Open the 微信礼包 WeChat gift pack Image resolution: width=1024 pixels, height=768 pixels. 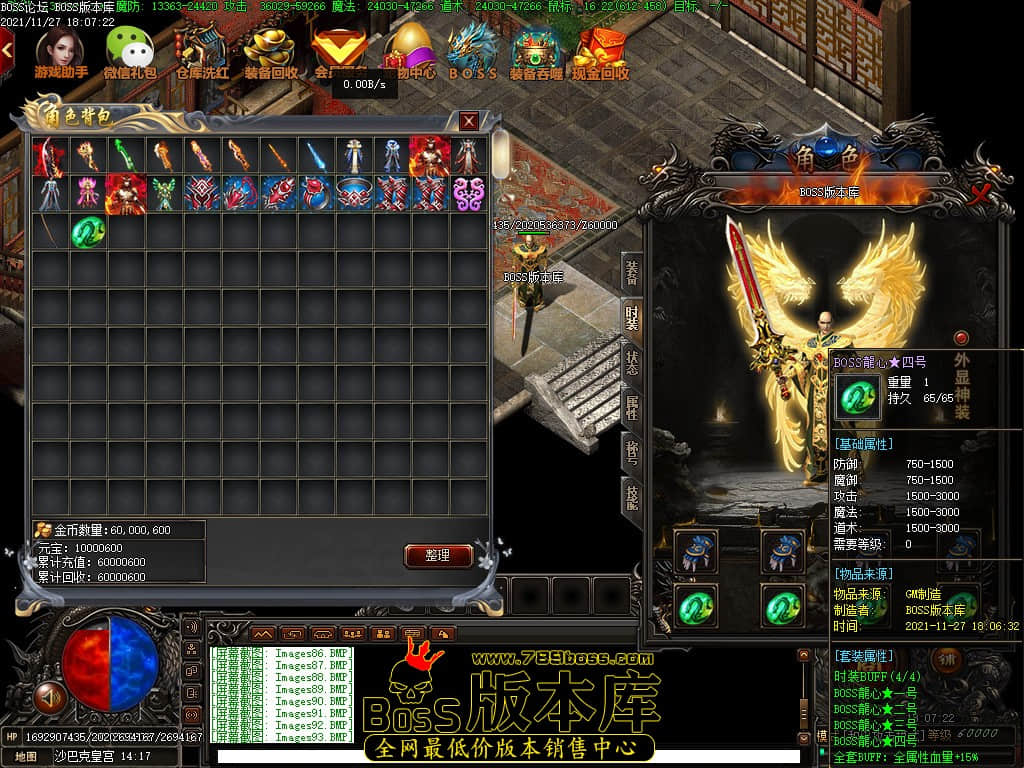[130, 53]
